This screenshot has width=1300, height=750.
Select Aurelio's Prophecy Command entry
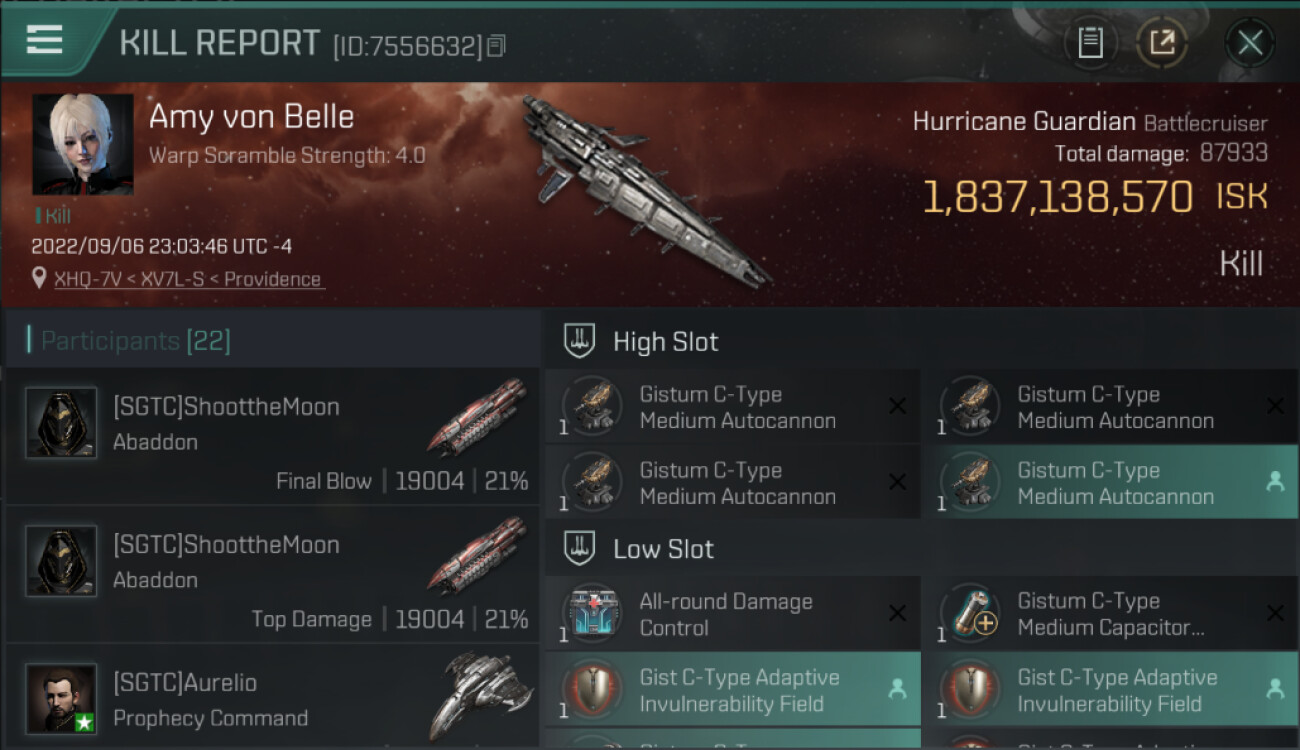(272, 700)
